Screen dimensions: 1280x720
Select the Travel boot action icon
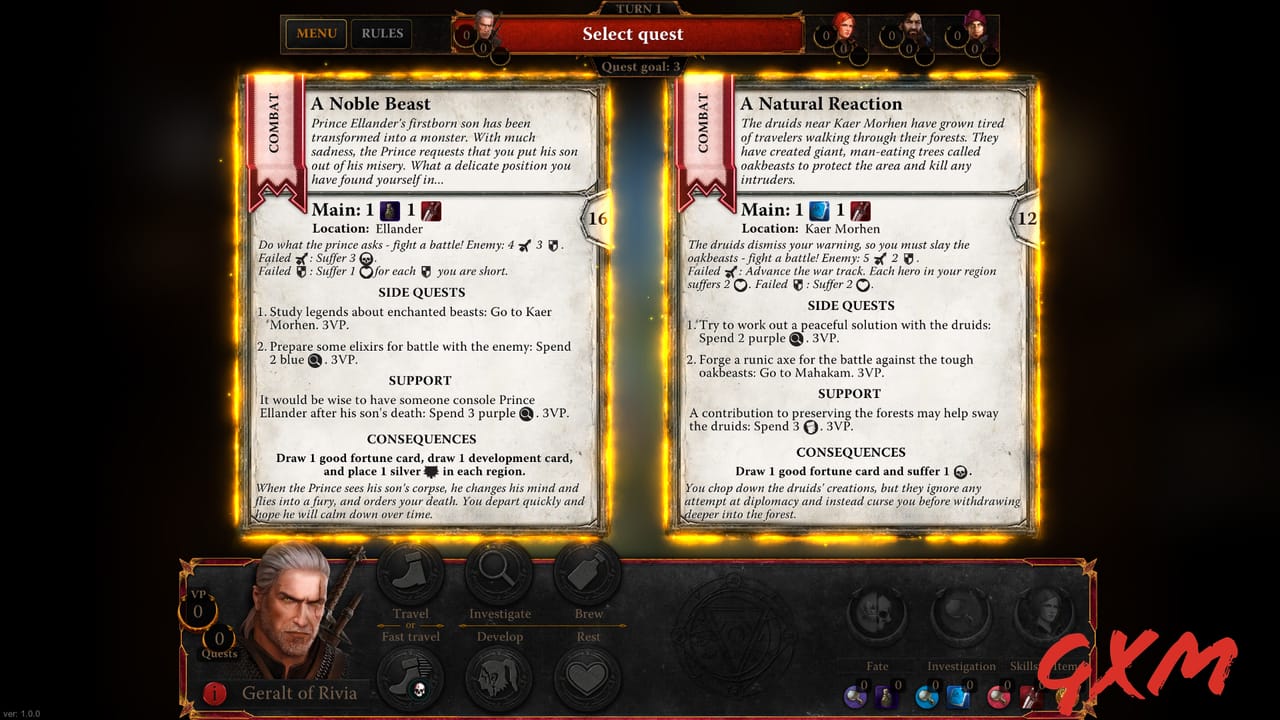click(x=410, y=572)
